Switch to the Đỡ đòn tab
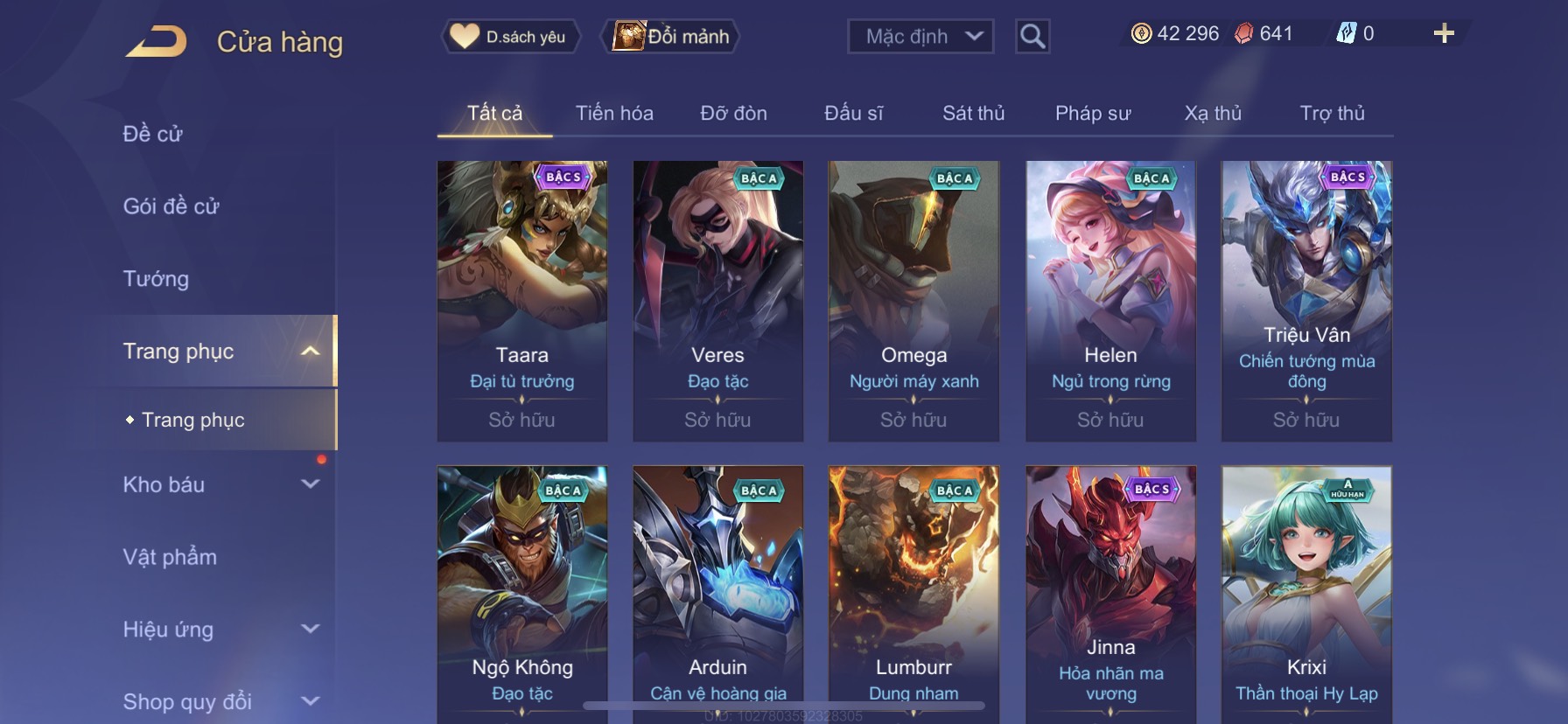The image size is (1568, 724). (733, 114)
